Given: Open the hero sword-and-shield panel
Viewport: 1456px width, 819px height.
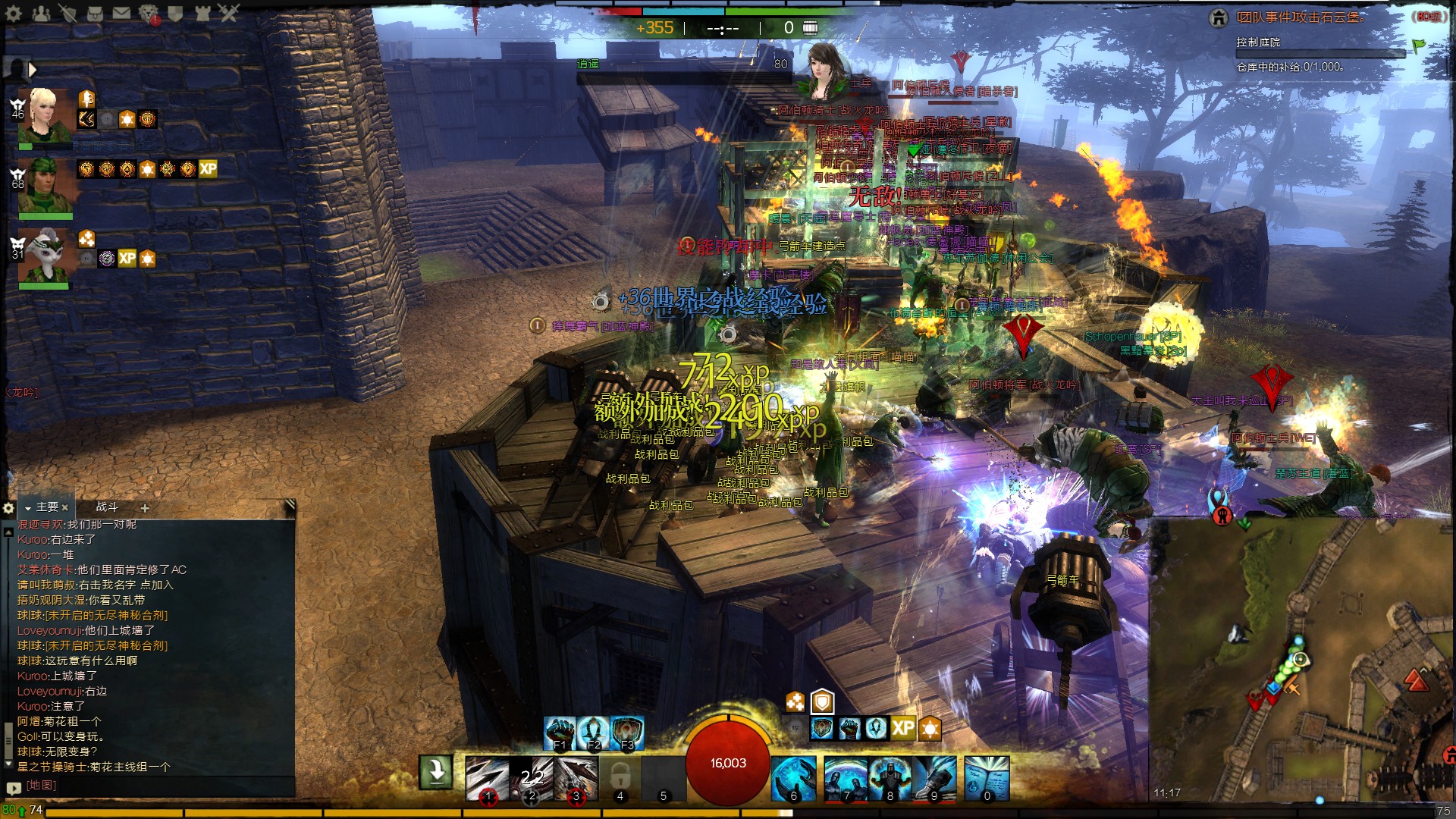Looking at the screenshot, I should (x=68, y=13).
